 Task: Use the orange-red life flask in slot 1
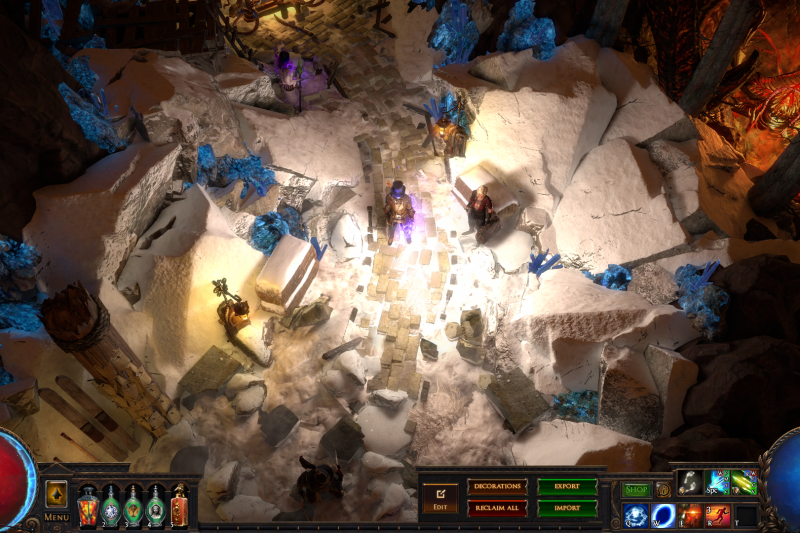click(x=88, y=505)
